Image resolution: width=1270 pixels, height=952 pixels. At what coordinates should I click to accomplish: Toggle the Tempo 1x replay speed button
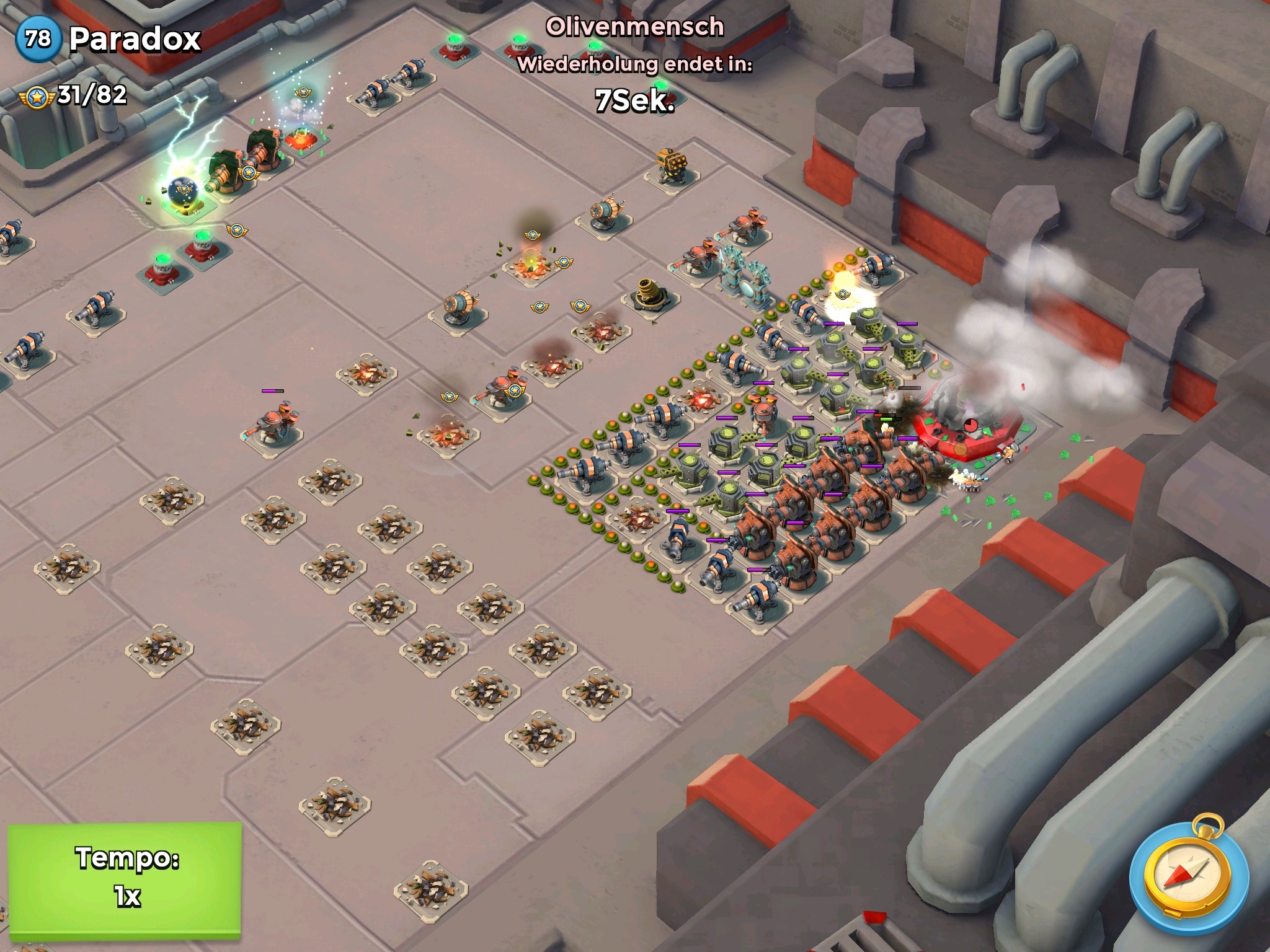point(125,876)
